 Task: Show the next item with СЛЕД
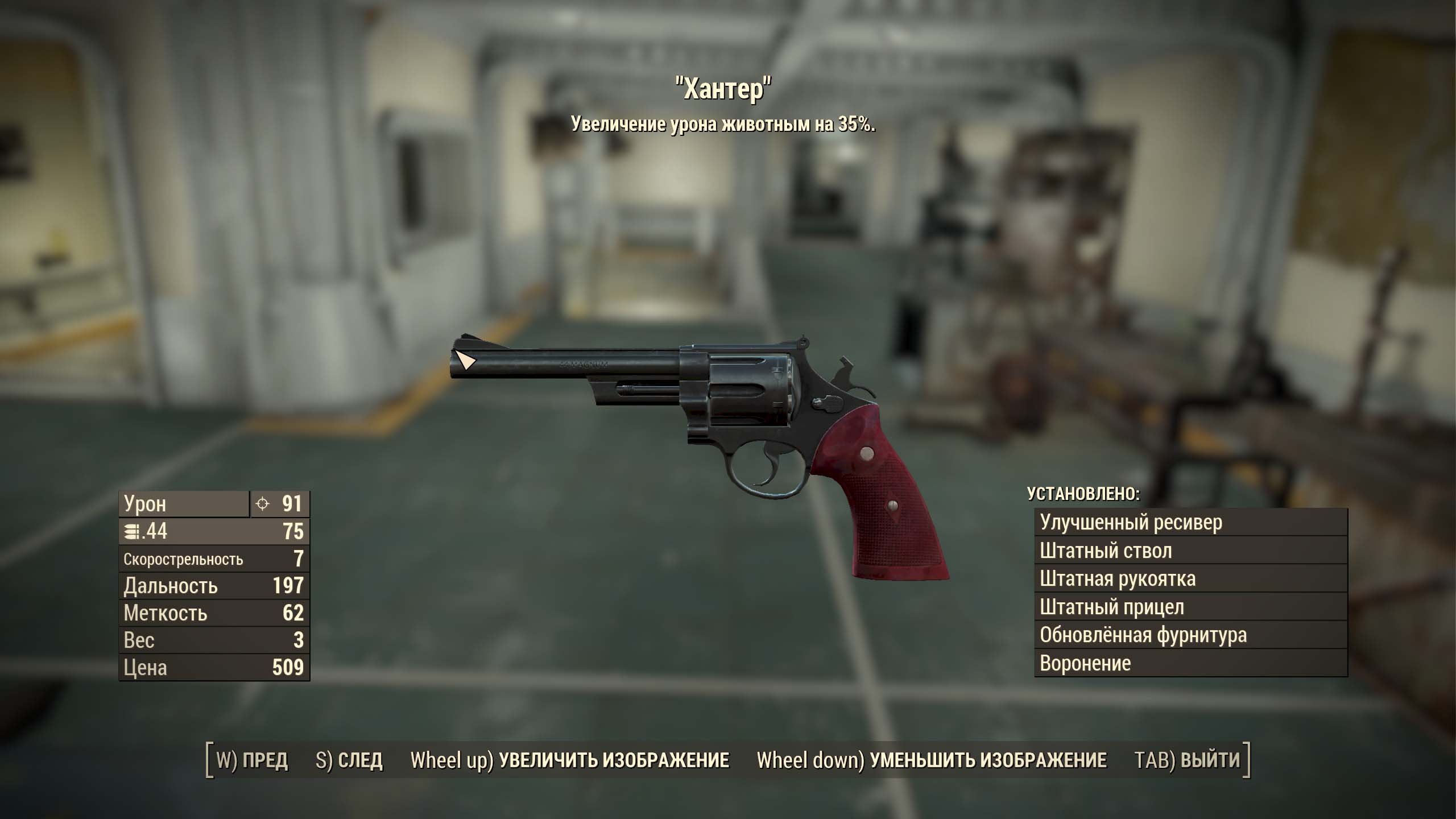coord(349,760)
